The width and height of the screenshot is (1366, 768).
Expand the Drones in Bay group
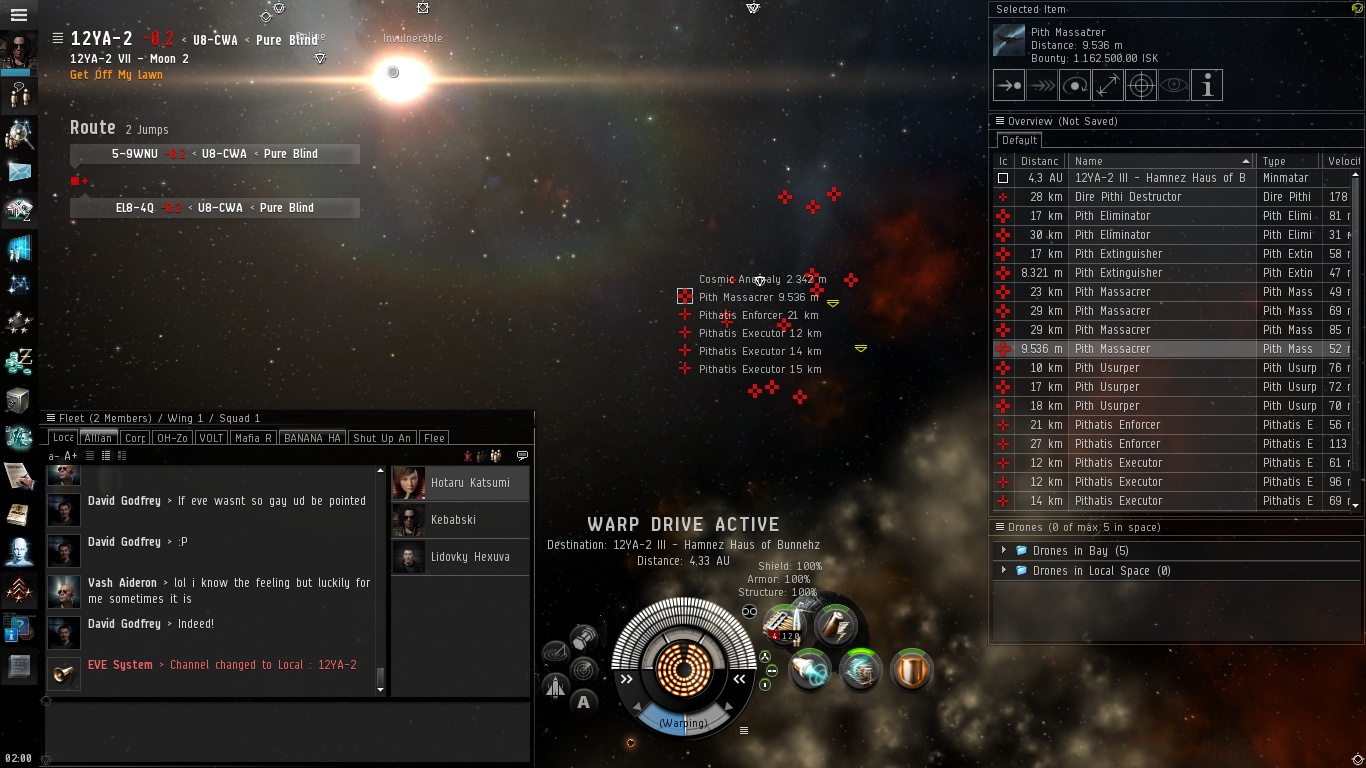pos(1004,551)
